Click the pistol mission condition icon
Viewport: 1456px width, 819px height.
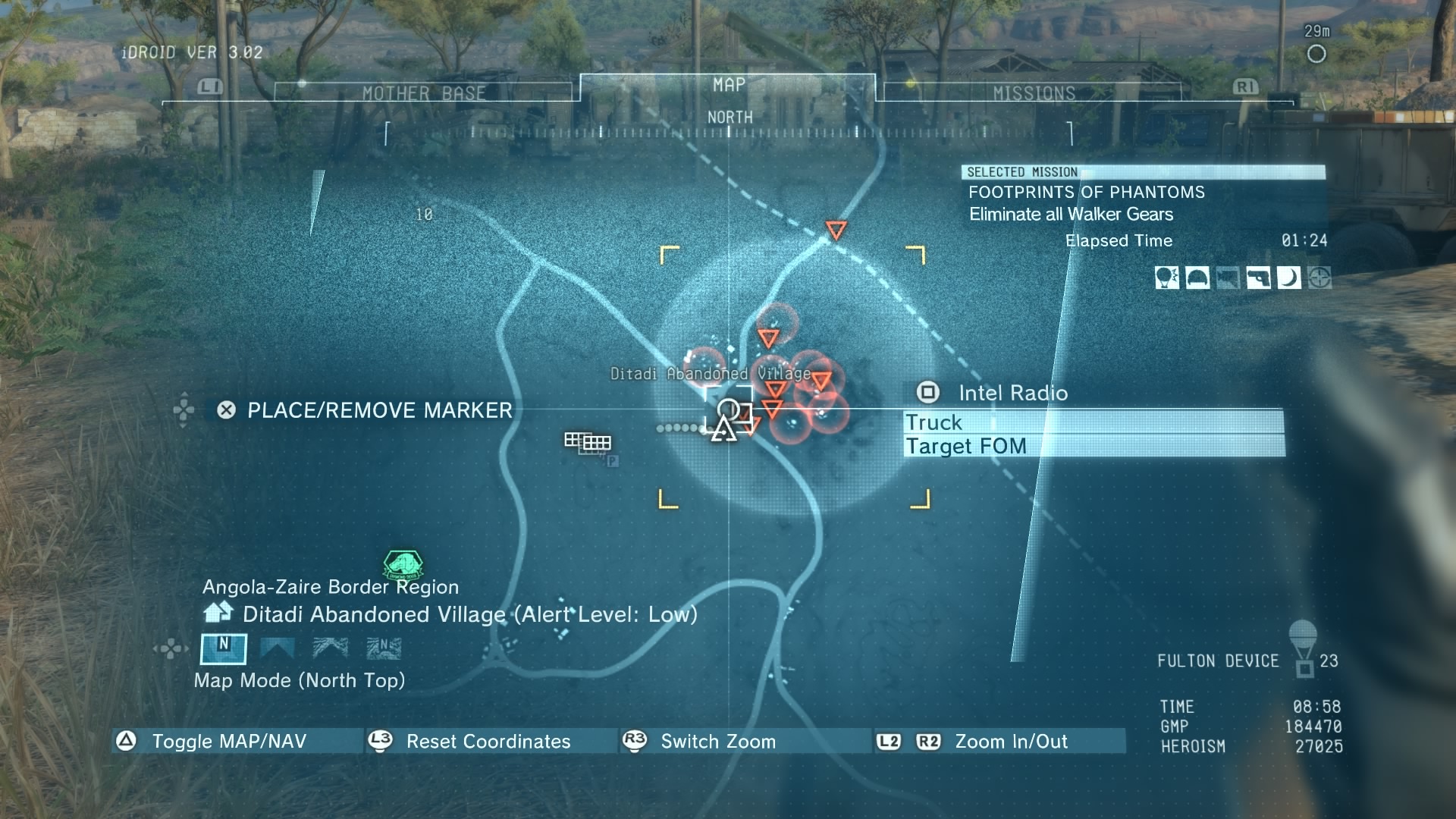click(1258, 278)
